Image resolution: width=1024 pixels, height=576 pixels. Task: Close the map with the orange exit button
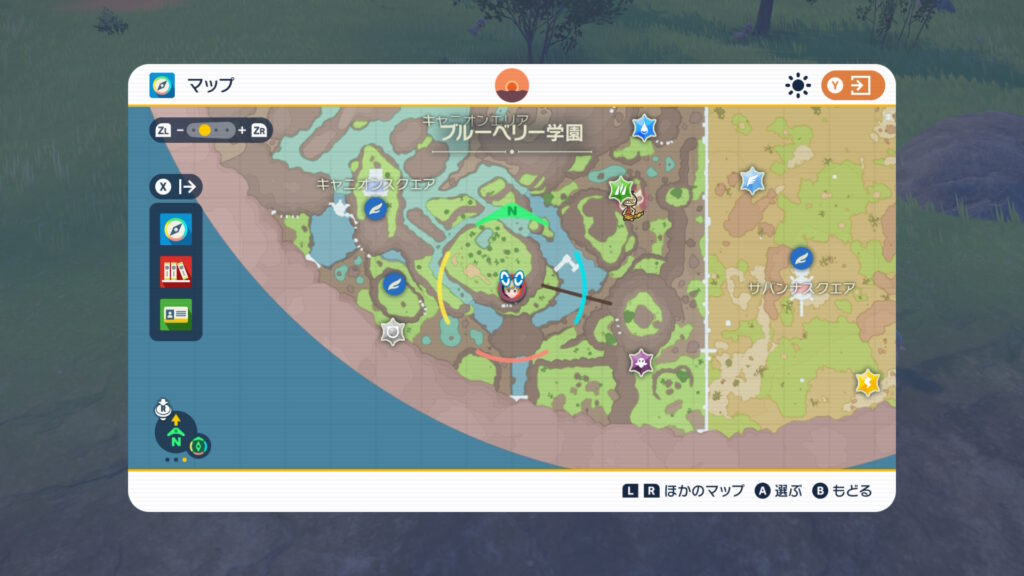point(853,86)
